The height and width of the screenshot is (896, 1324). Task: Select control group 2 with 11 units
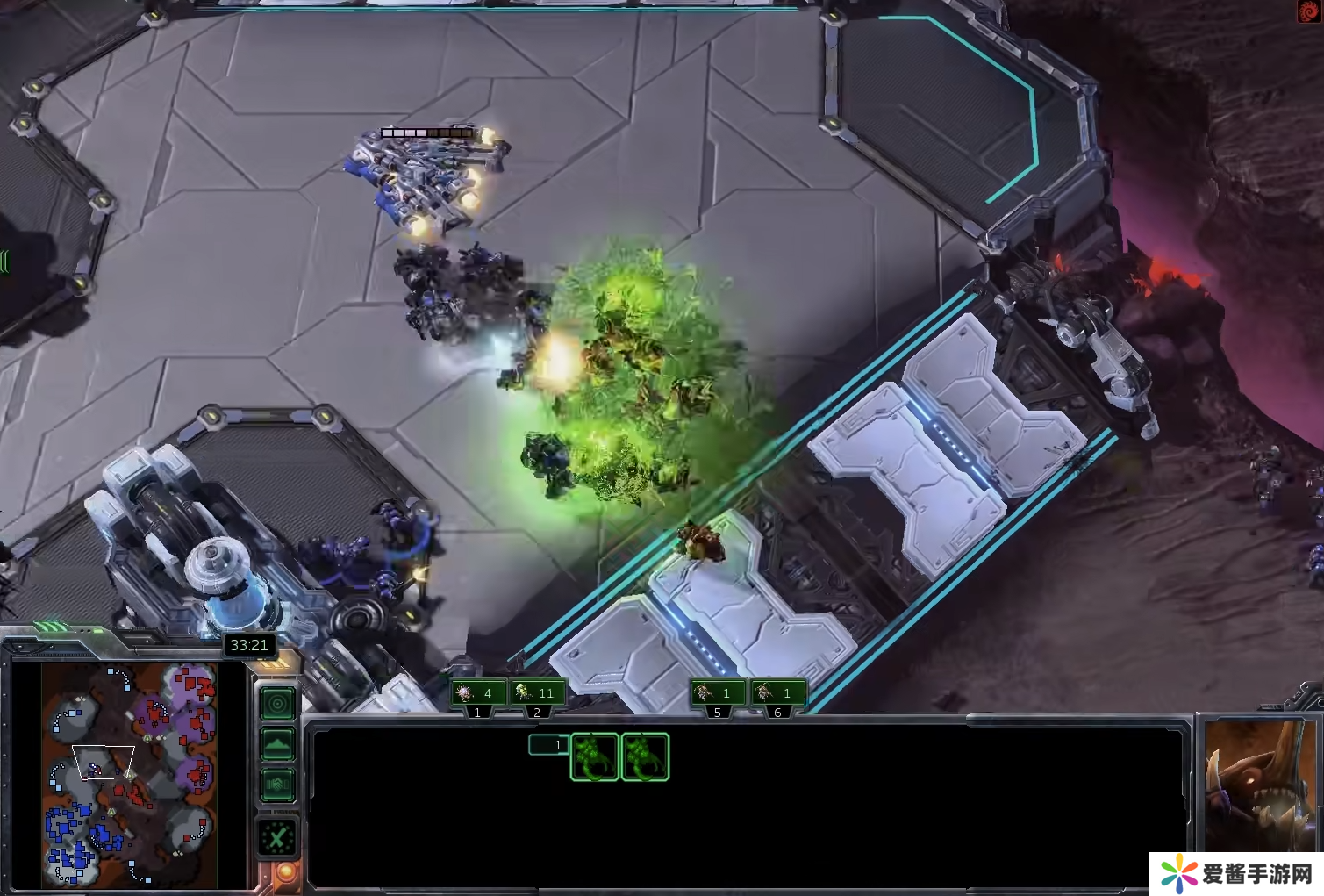click(537, 693)
